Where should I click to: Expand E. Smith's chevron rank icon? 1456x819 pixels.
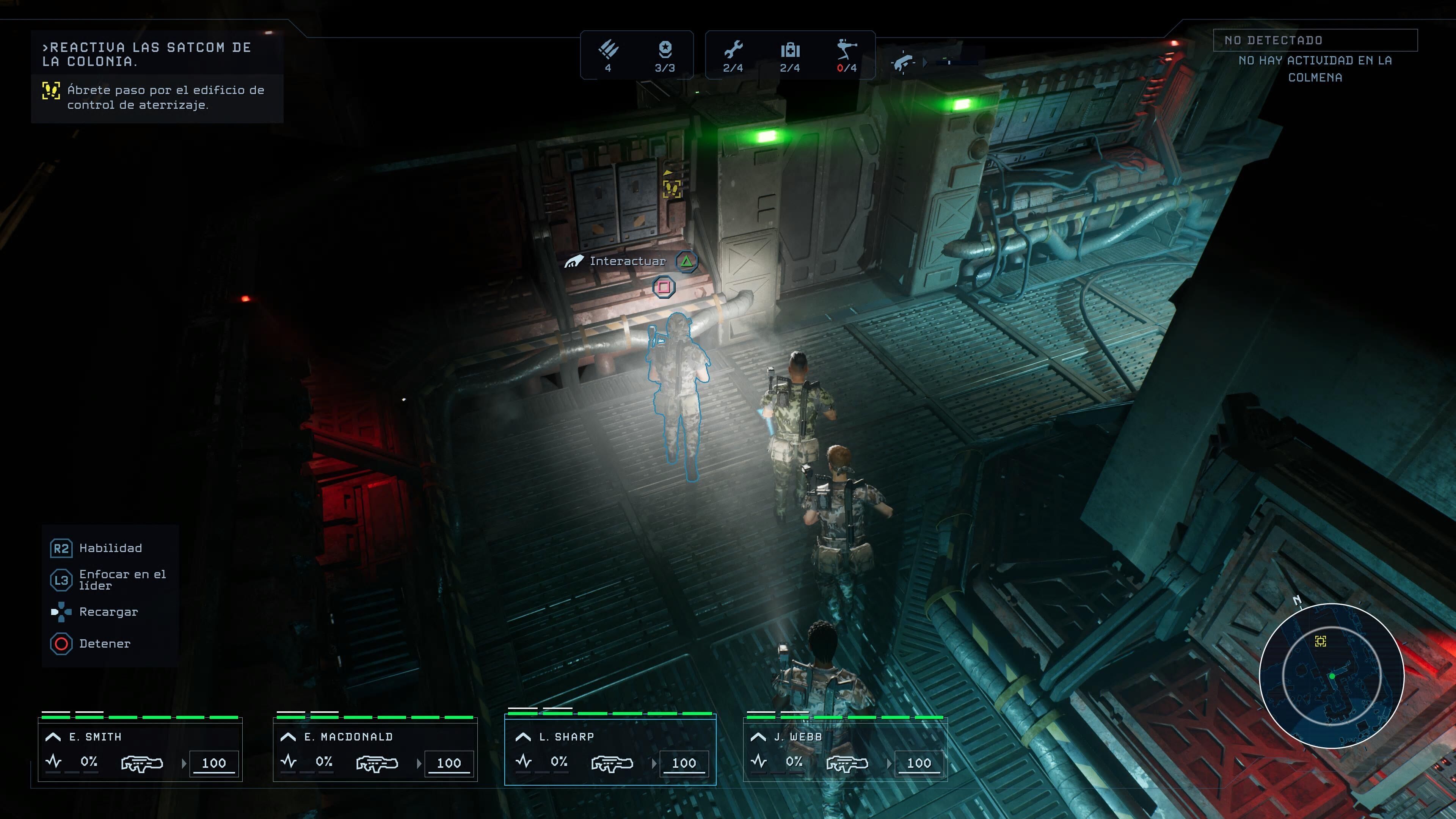coord(53,736)
